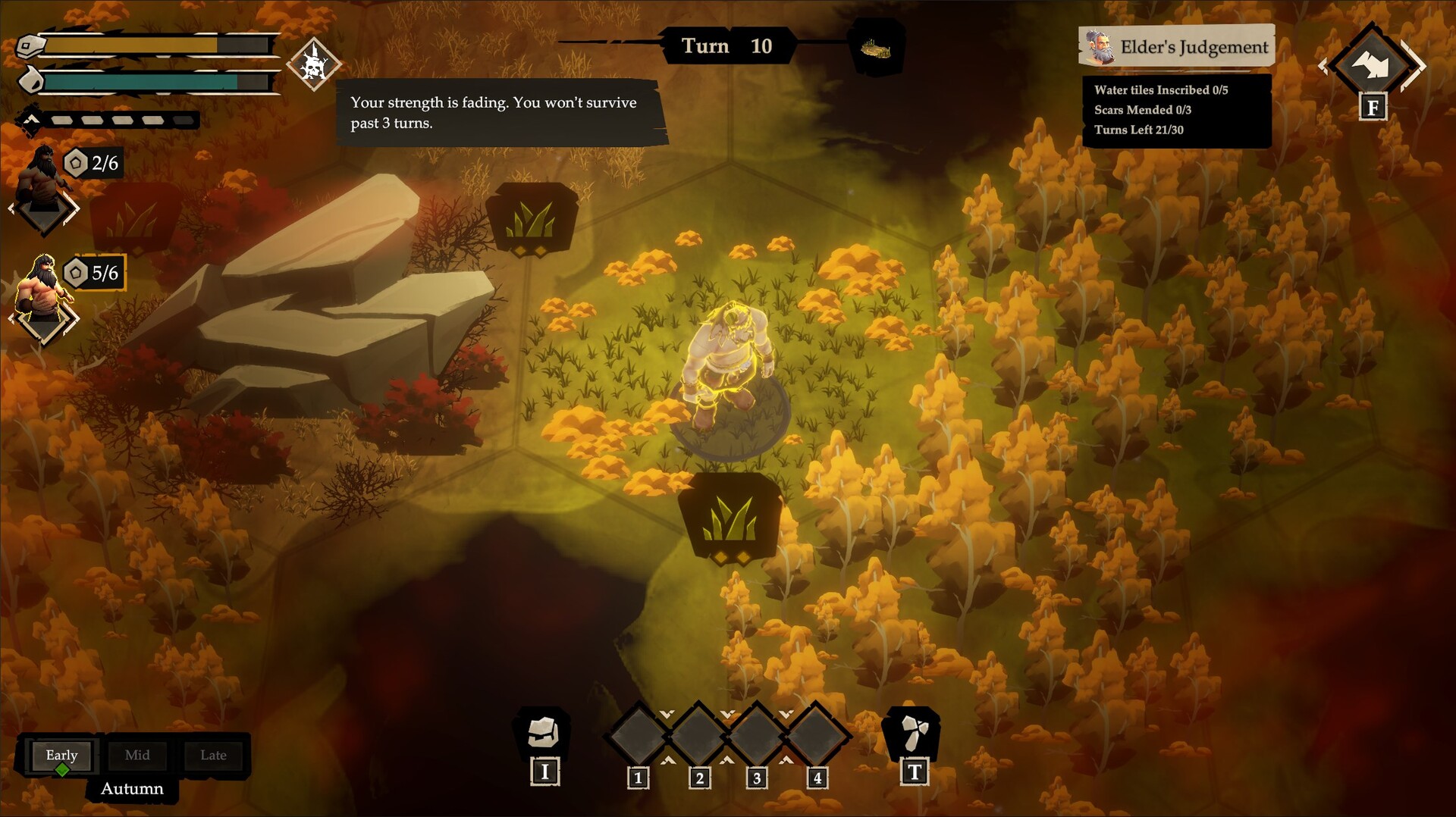The image size is (1456, 817).
Task: Click the turn tracker boat icon
Action: click(875, 49)
